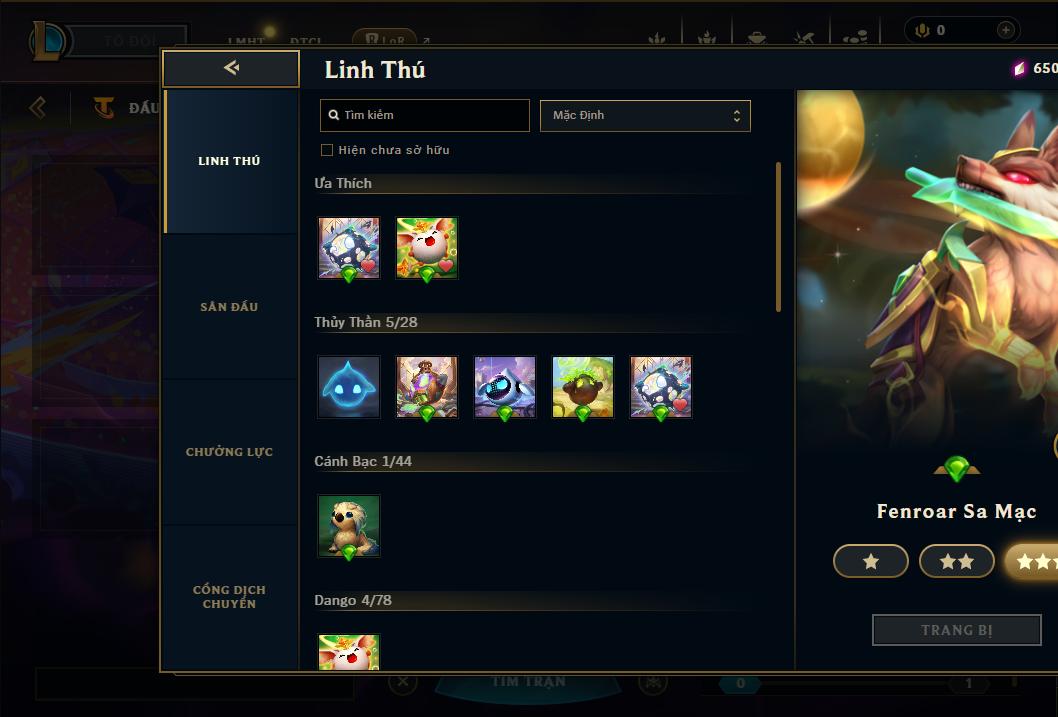Select the white robot-faced sprite thumbnail
The height and width of the screenshot is (717, 1058).
click(505, 387)
